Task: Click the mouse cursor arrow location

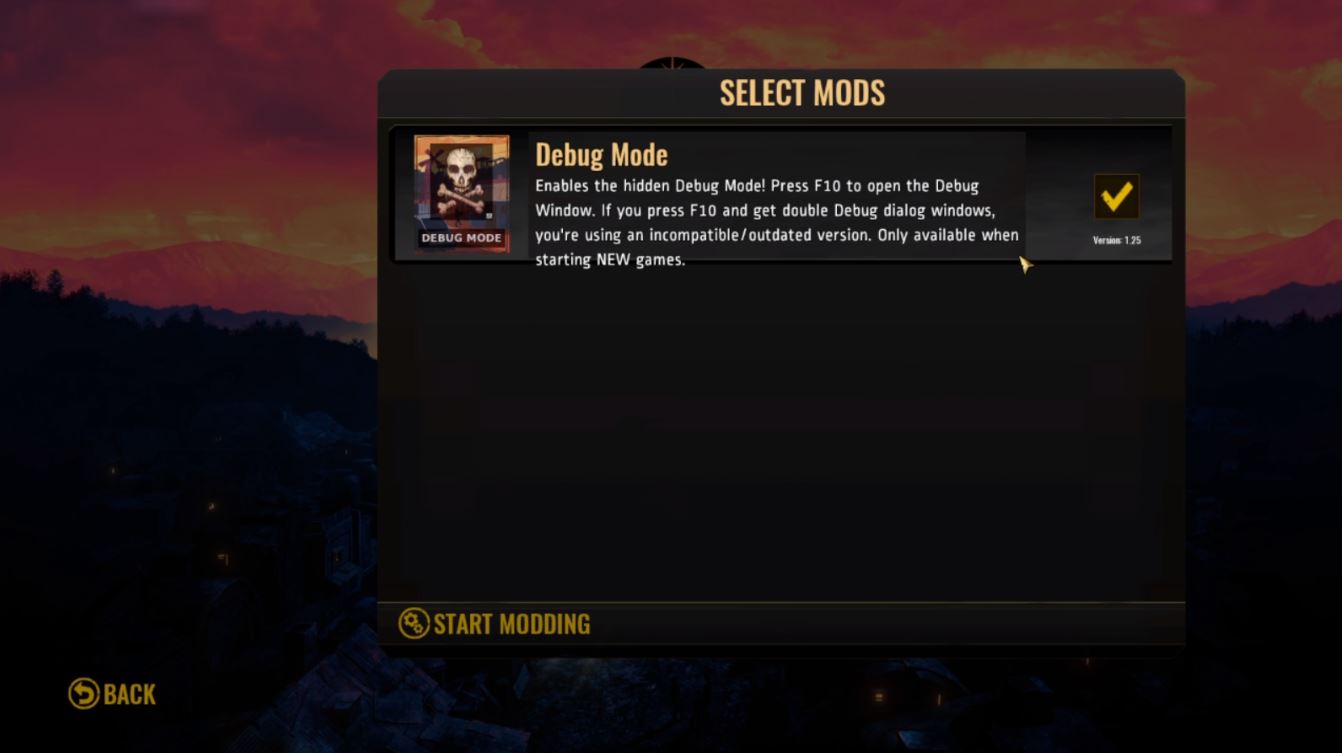Action: click(x=1025, y=262)
